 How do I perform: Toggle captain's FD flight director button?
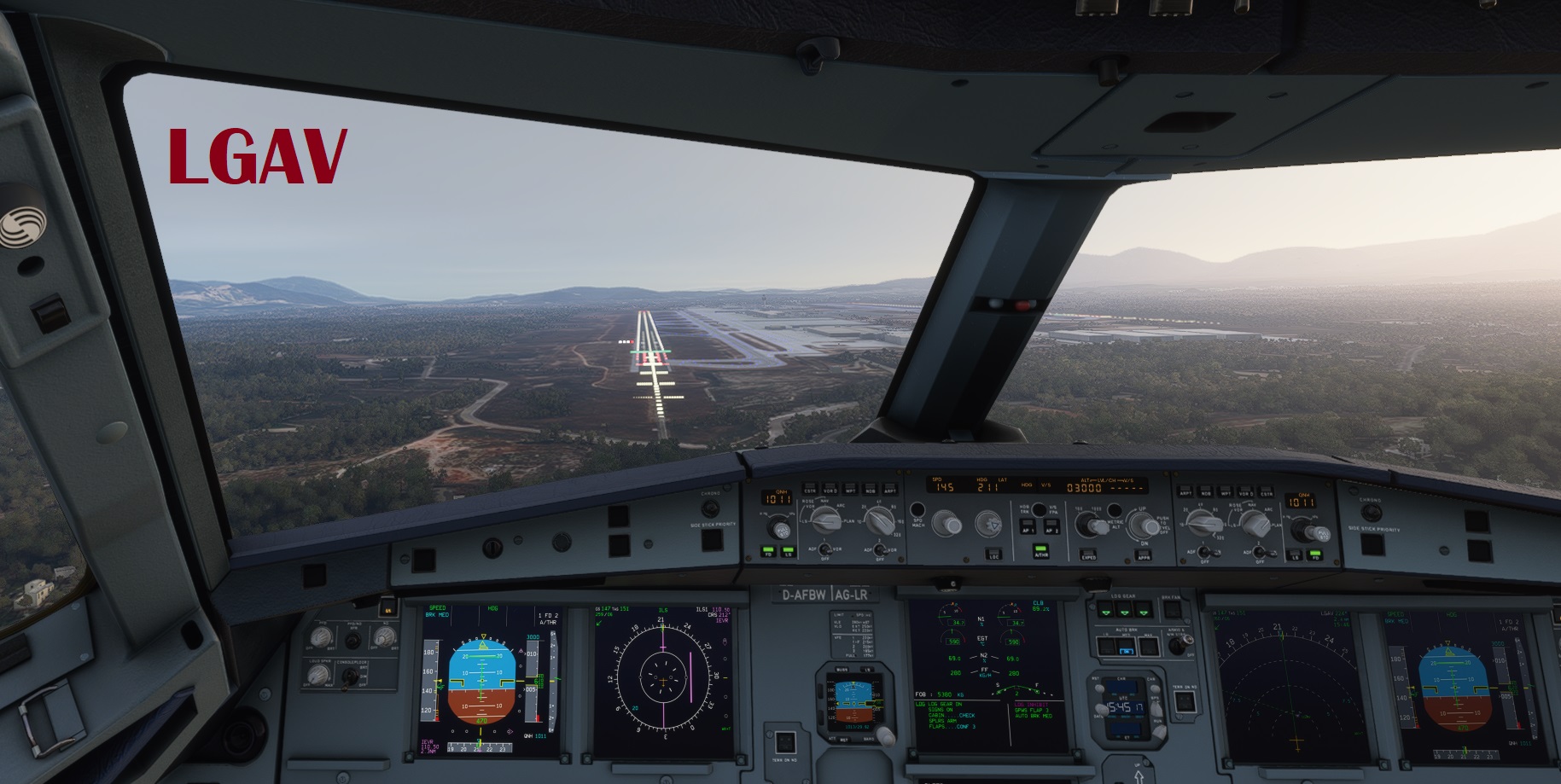[x=766, y=553]
